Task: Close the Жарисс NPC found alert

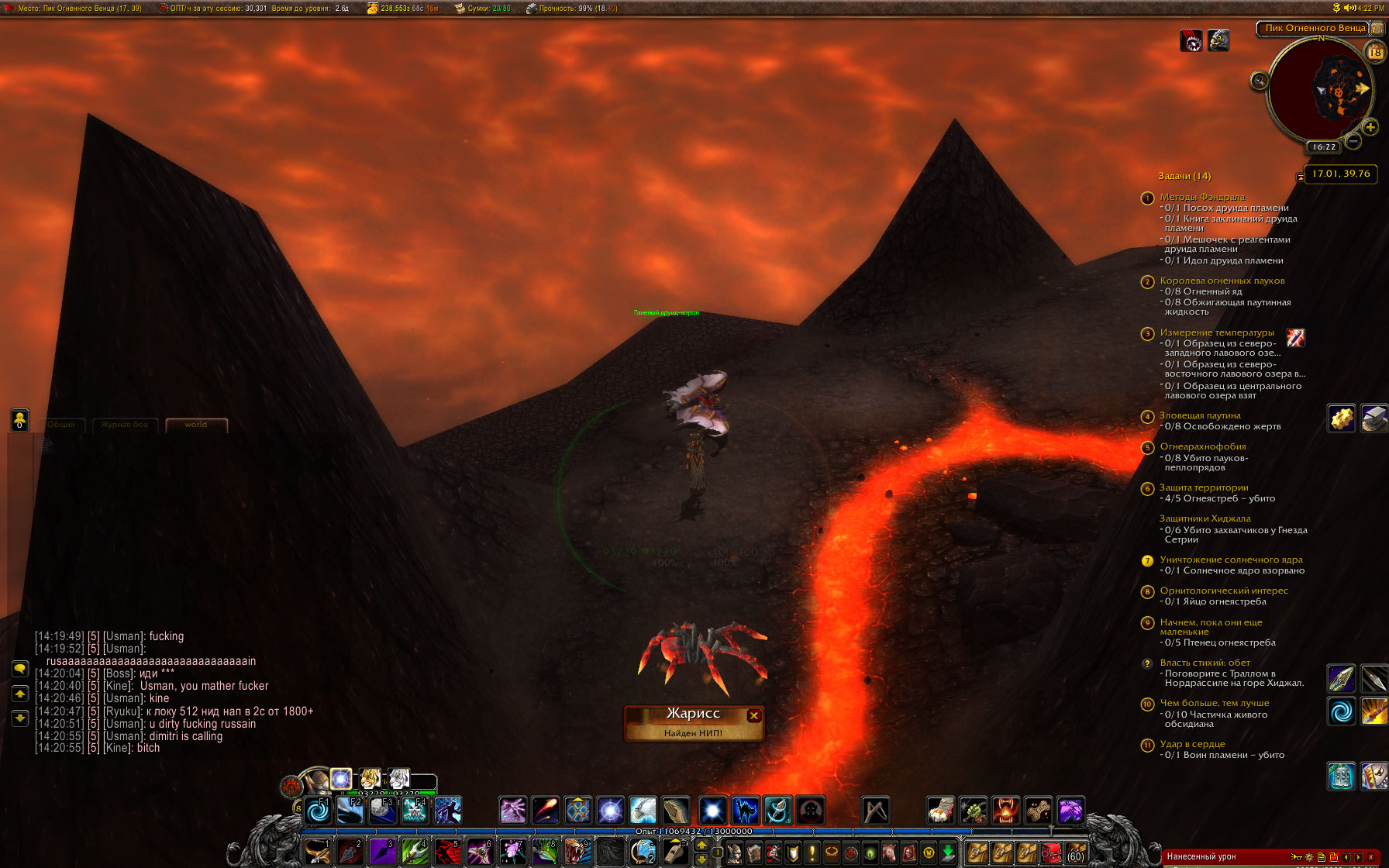Action: point(753,715)
